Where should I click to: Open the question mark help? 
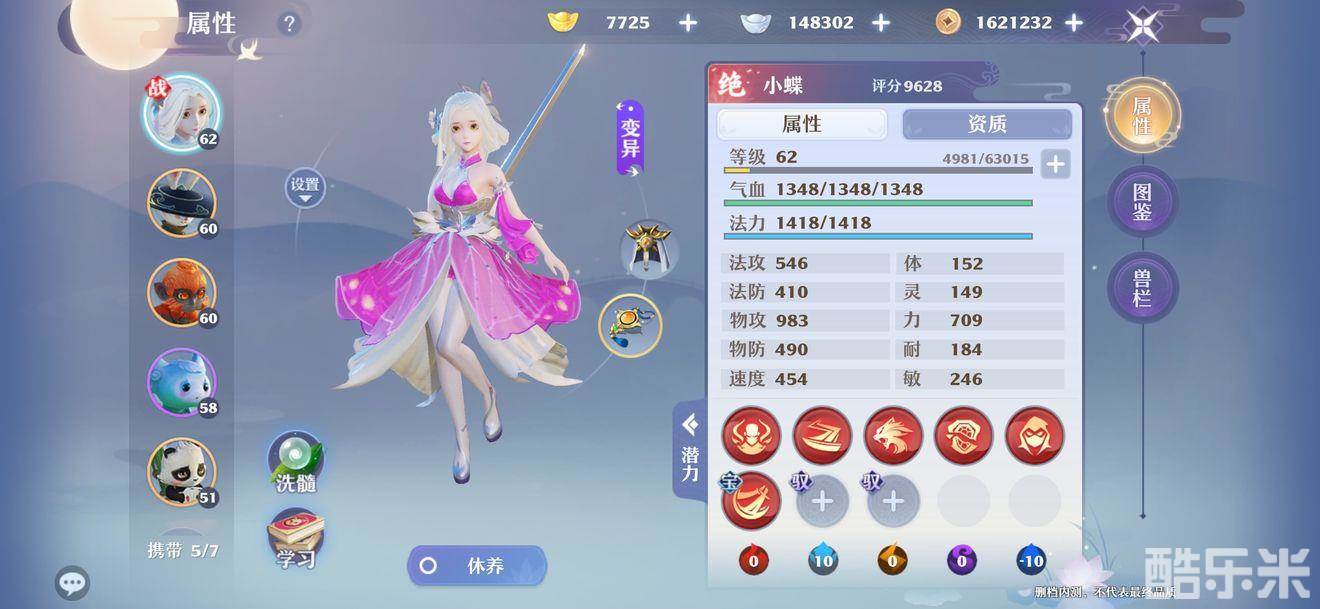[290, 24]
